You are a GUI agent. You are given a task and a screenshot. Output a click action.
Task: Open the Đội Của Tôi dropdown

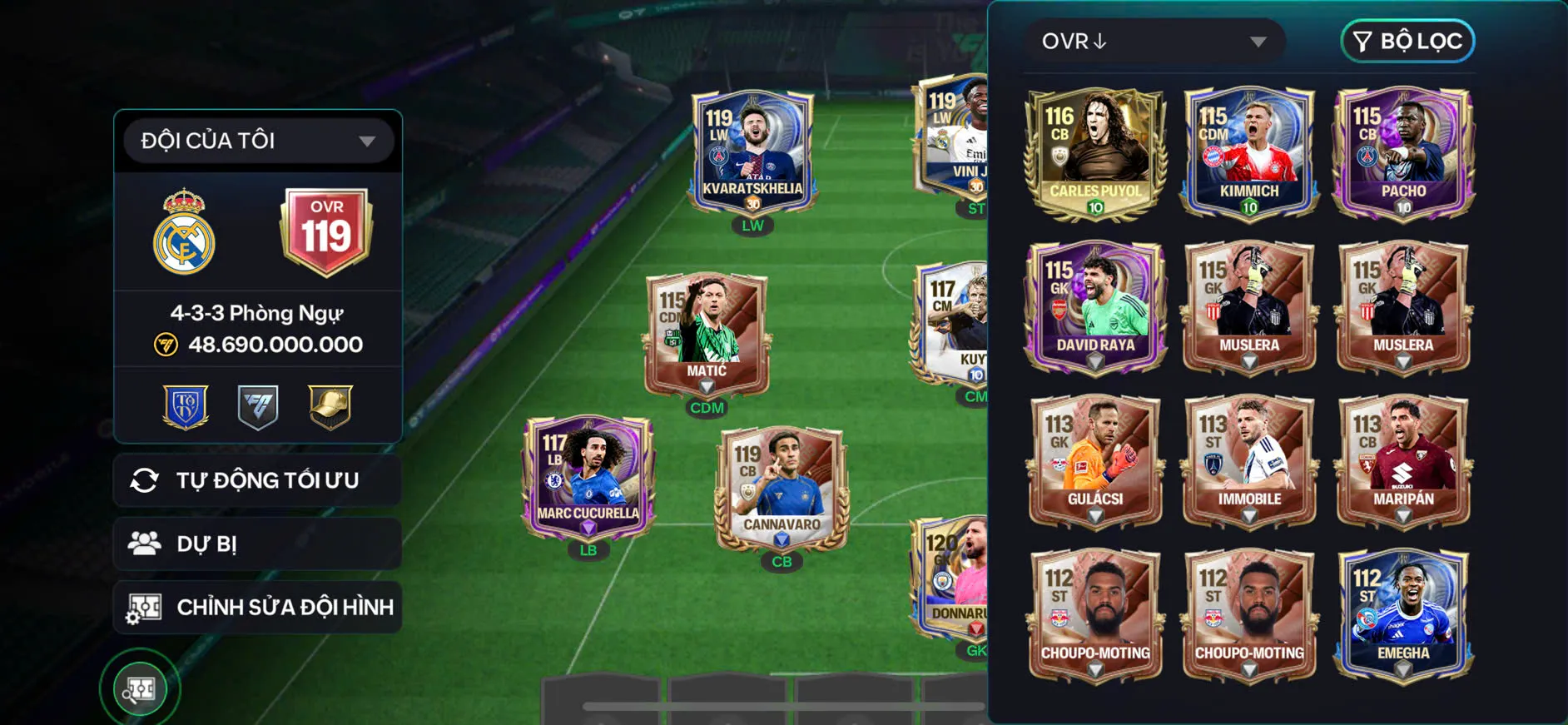[258, 141]
